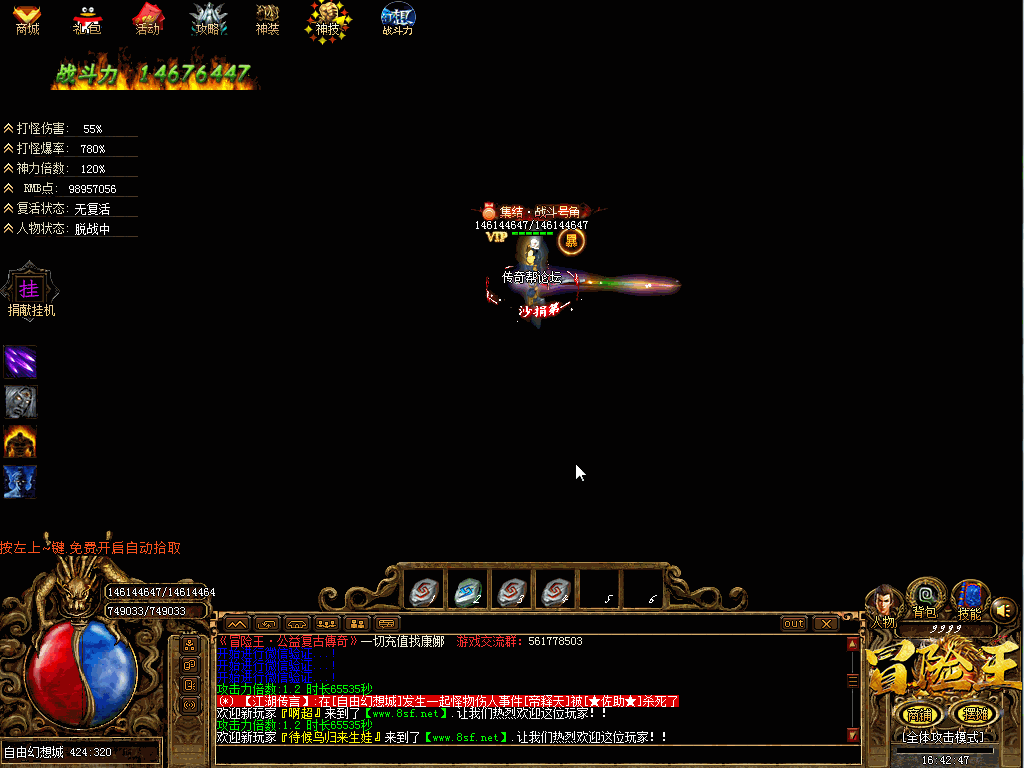Open the 技能 skills book
This screenshot has height=768, width=1024.
click(969, 597)
